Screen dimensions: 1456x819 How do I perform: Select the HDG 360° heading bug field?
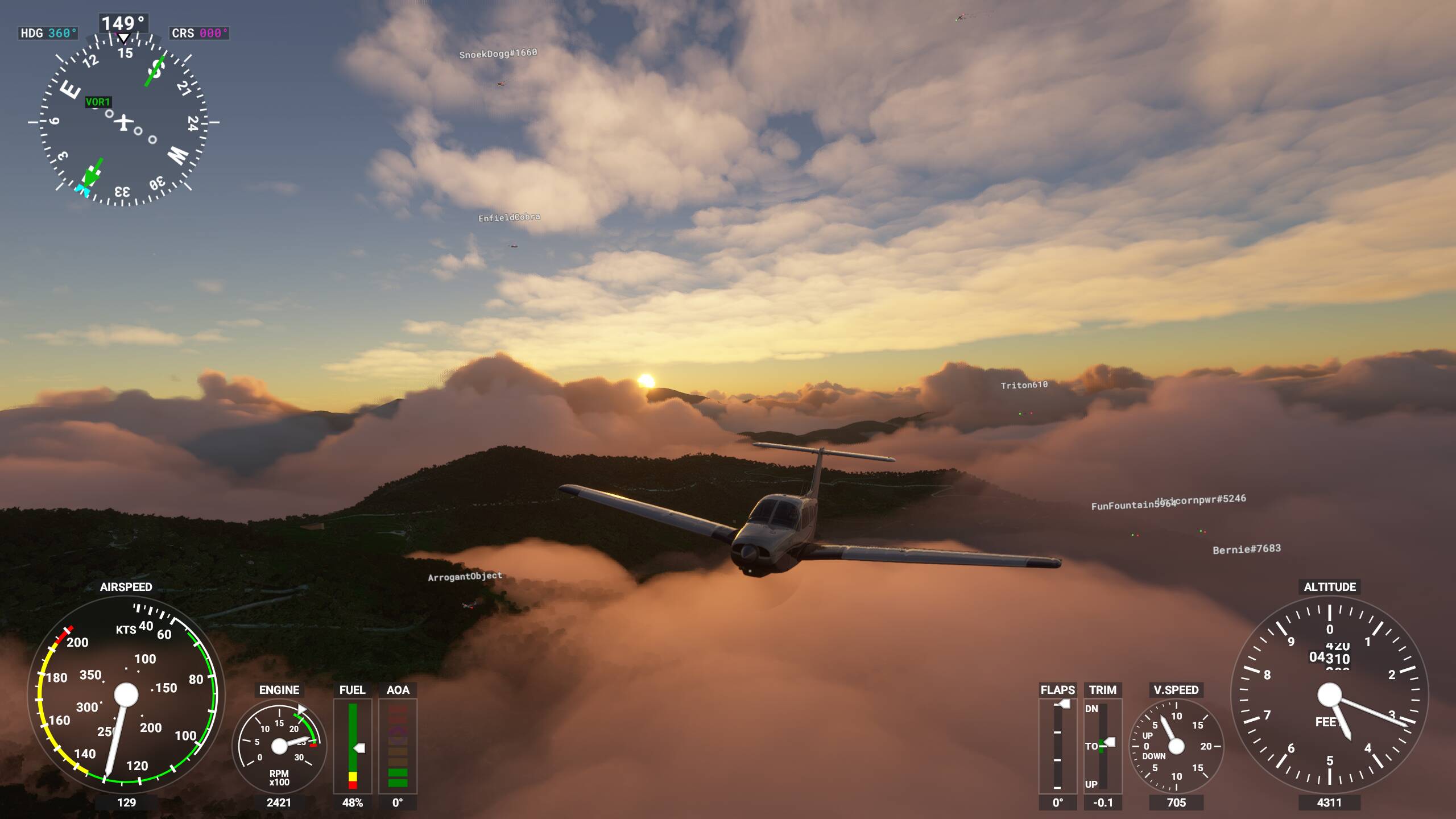[48, 33]
